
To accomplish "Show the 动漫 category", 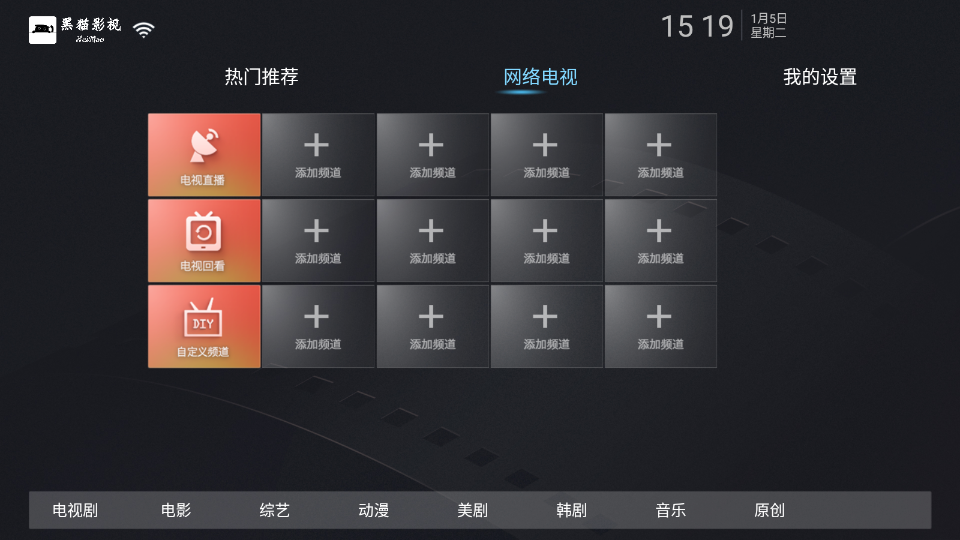I will (373, 510).
